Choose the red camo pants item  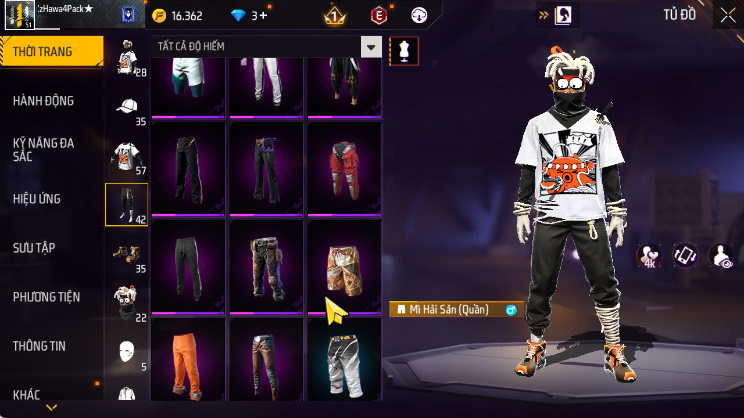coord(343,163)
